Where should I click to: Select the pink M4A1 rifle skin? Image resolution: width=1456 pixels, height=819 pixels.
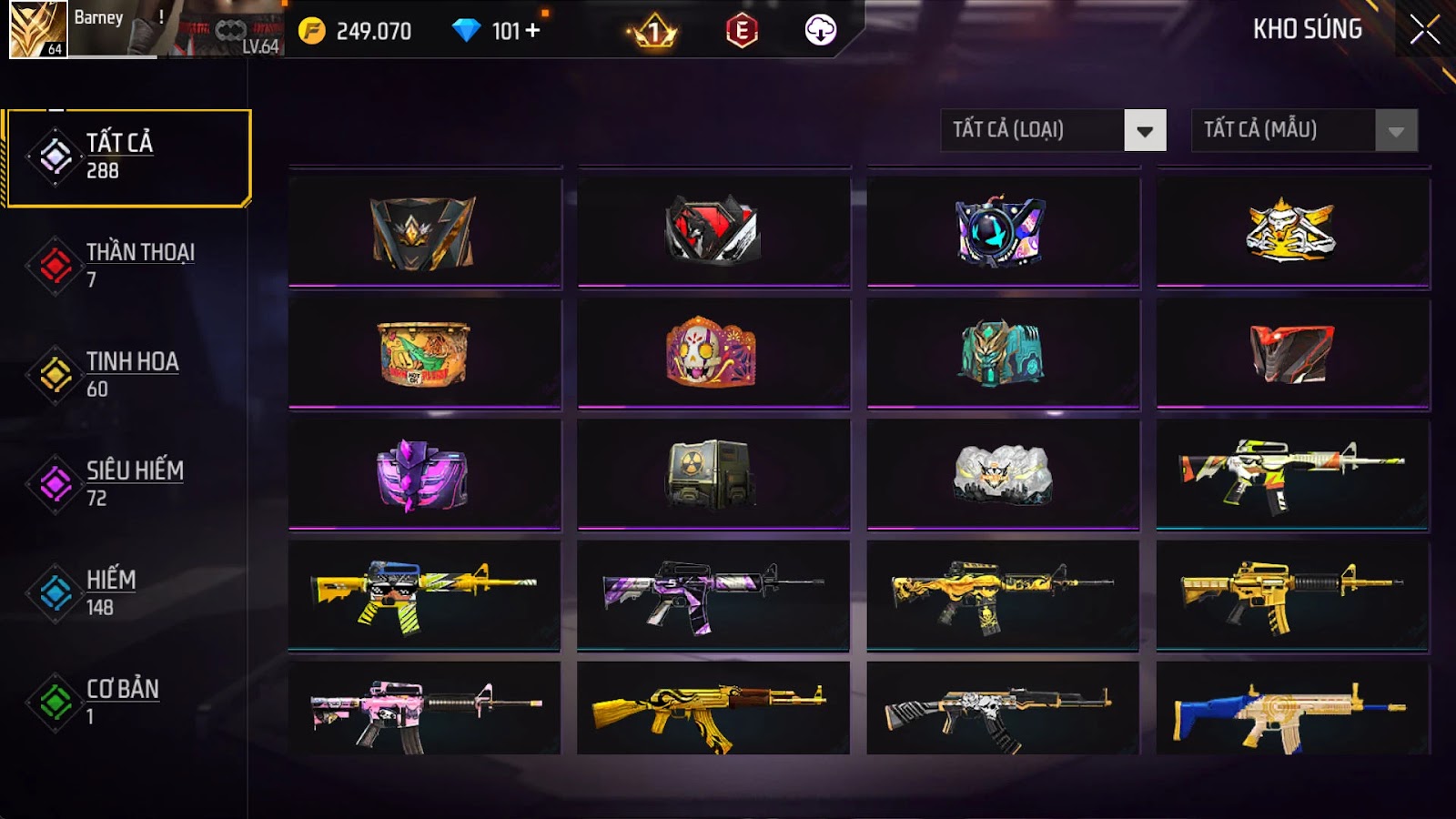pos(423,712)
